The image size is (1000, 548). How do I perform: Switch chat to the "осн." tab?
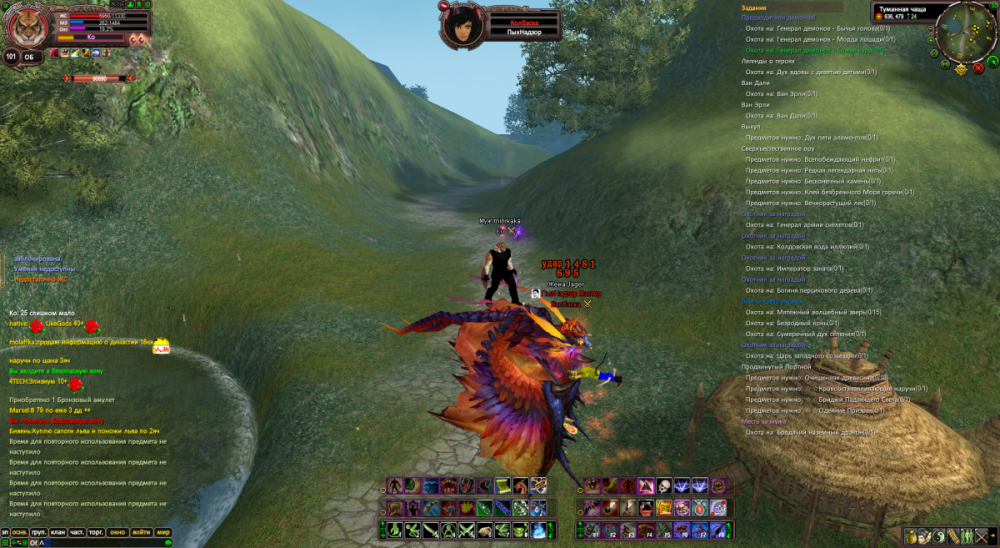pos(19,532)
